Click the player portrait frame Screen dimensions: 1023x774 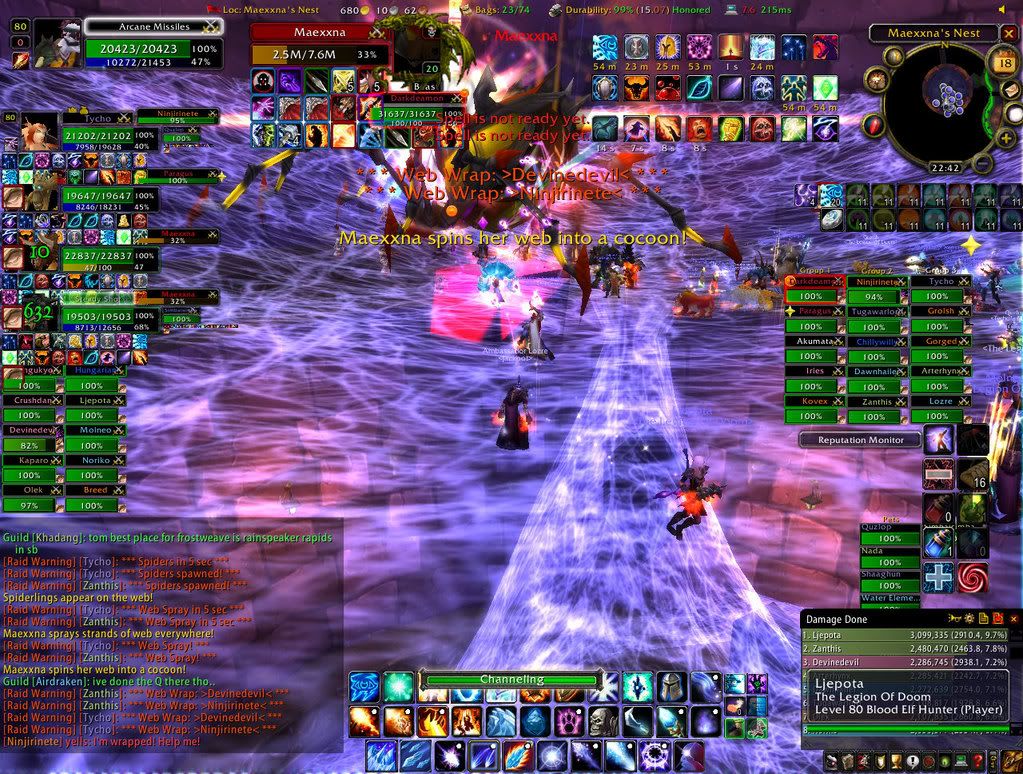(x=57, y=43)
